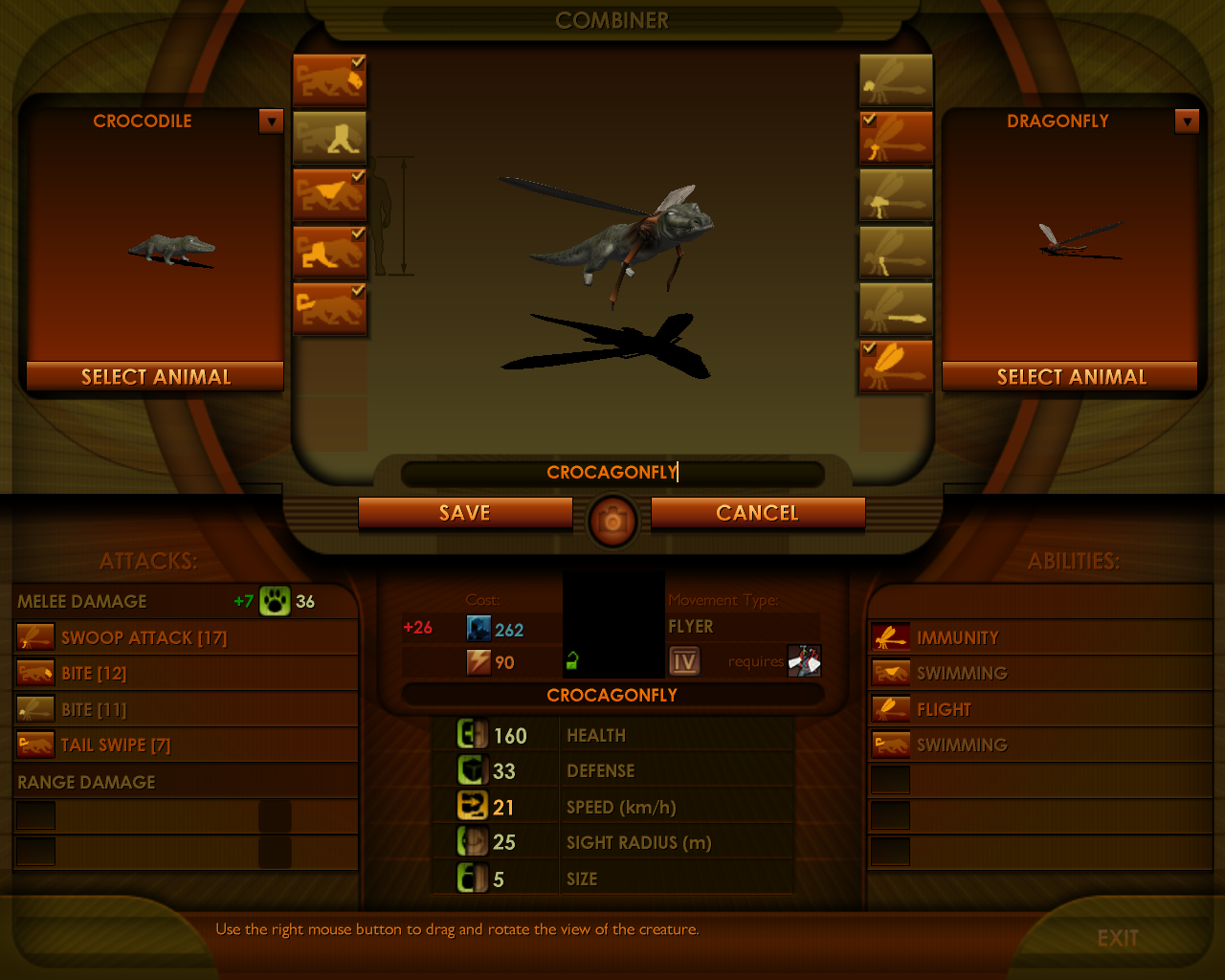Select the crocodile front legs part
This screenshot has width=1225, height=980.
[x=329, y=137]
